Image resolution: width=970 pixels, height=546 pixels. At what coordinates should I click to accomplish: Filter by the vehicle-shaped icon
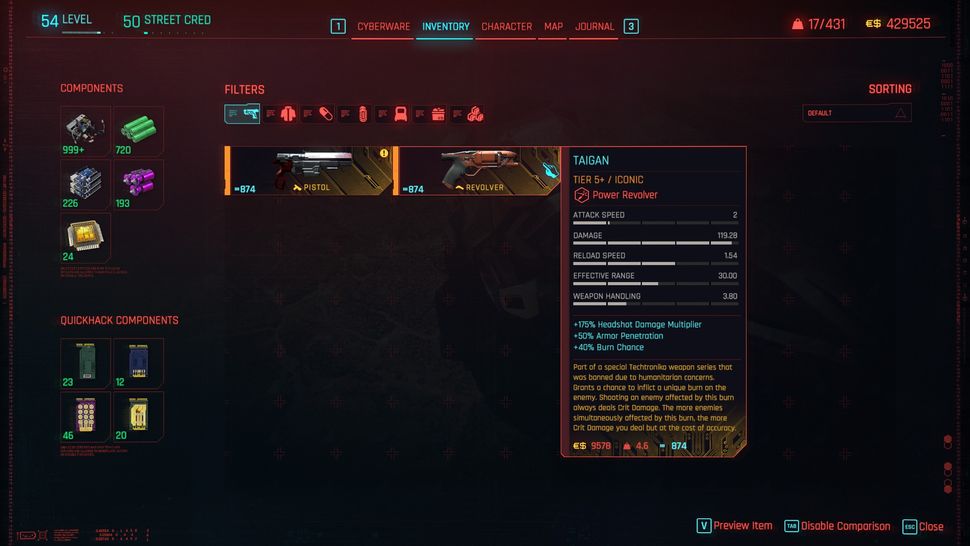(x=400, y=114)
